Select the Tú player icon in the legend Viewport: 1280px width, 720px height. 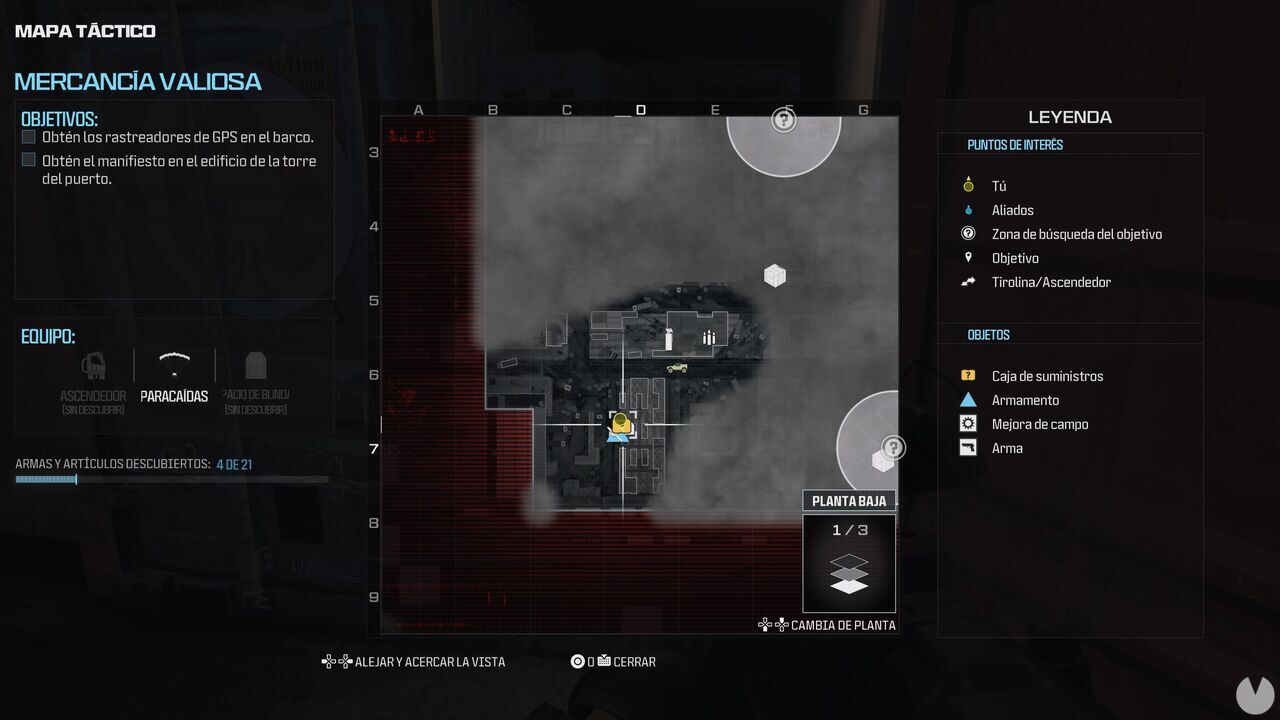967,185
